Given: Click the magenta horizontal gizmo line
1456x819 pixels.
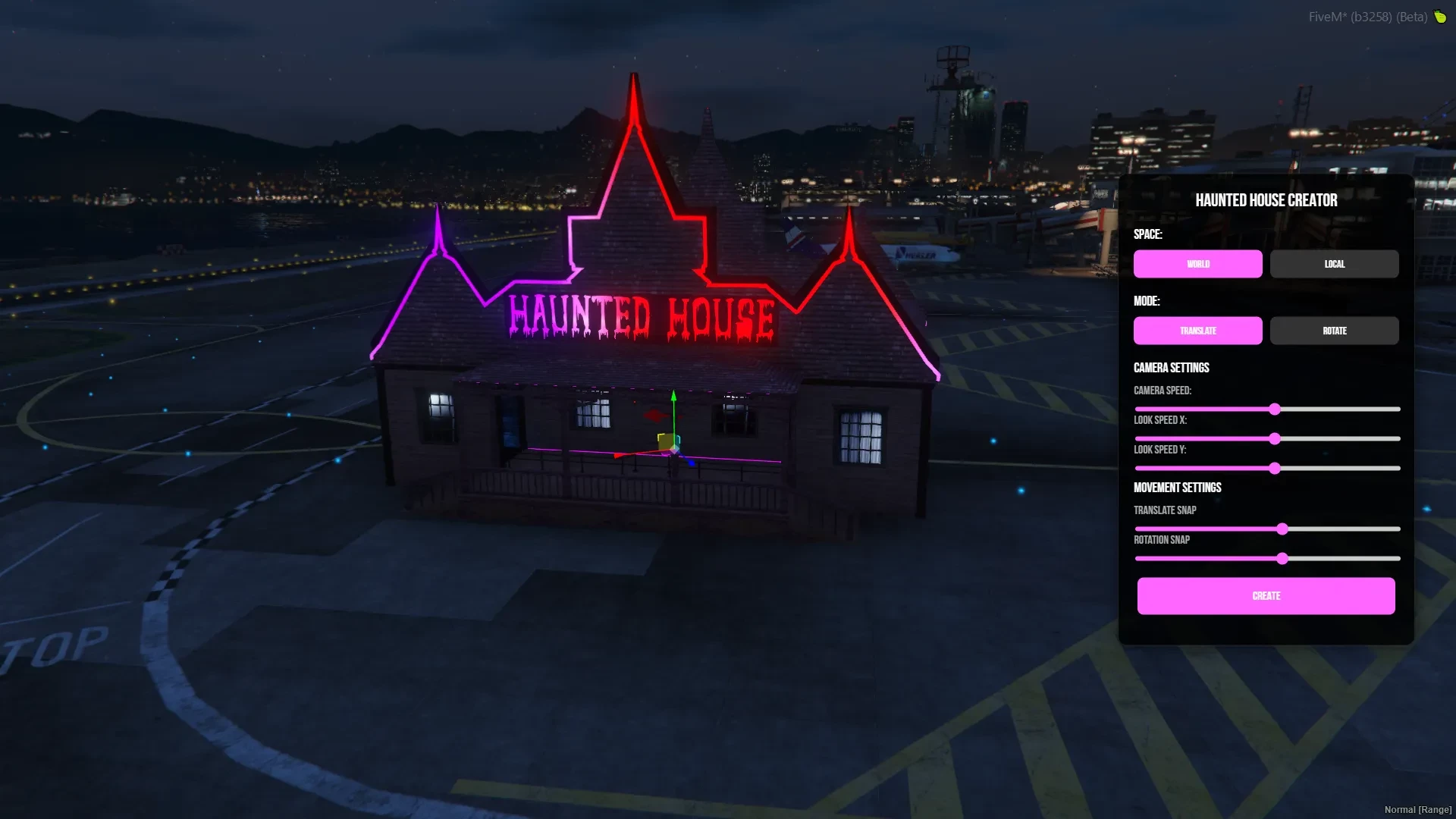Looking at the screenshot, I should tap(743, 458).
